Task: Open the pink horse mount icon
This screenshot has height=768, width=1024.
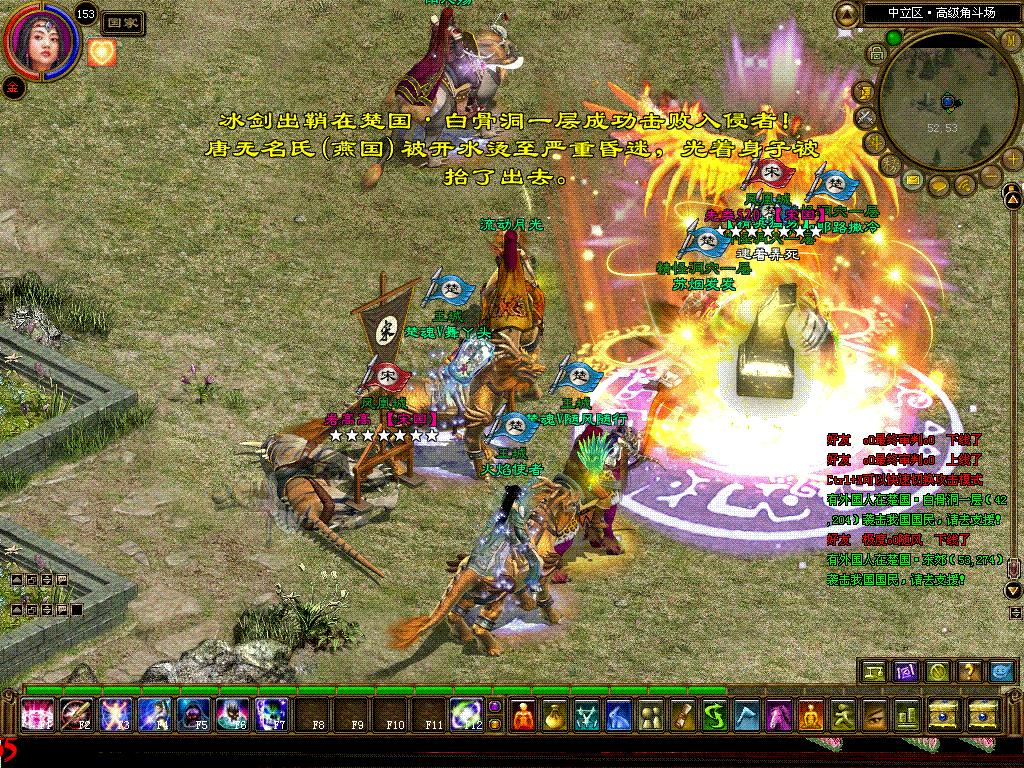Action: coord(779,716)
